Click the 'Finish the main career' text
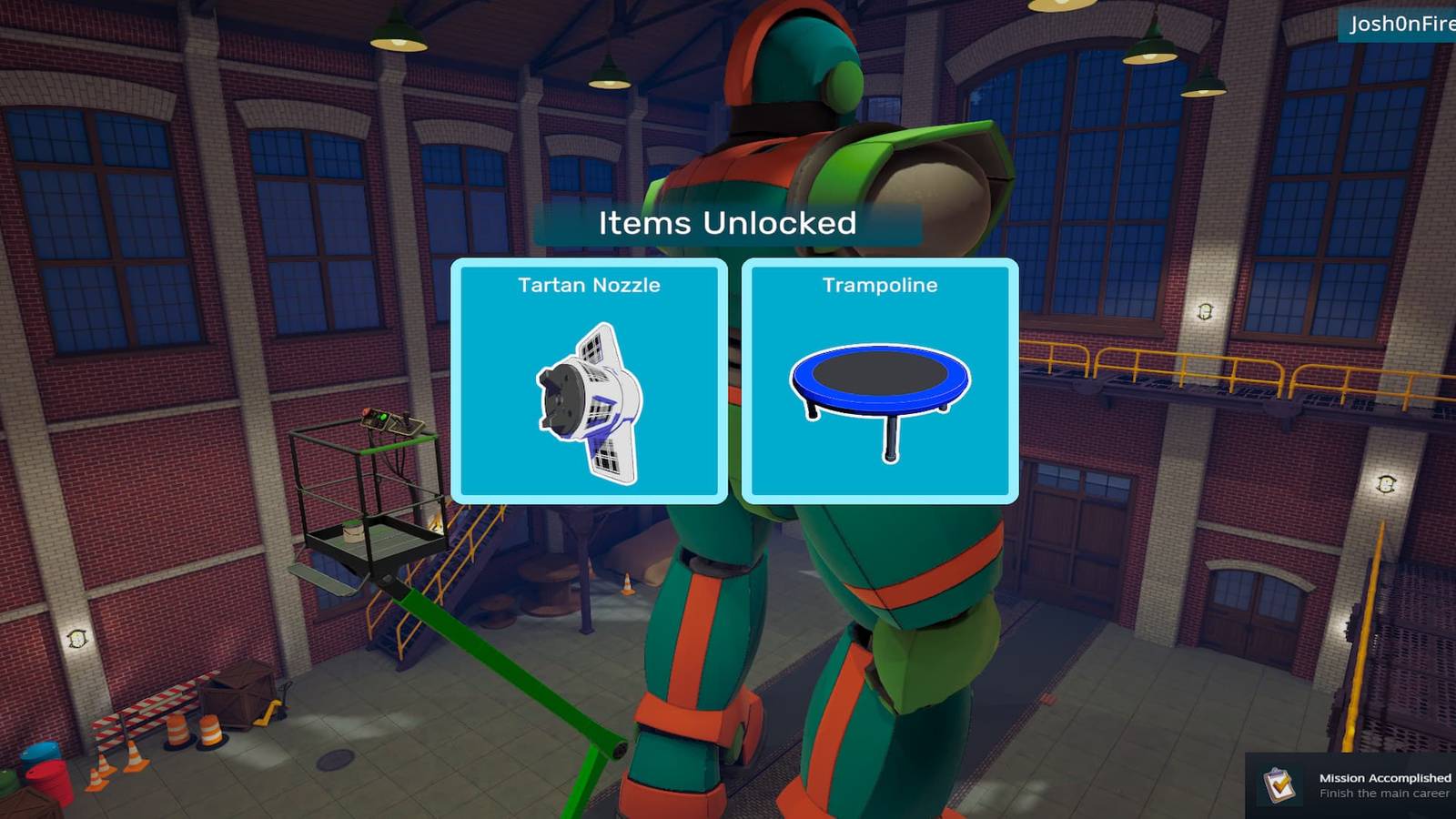 tap(1383, 794)
